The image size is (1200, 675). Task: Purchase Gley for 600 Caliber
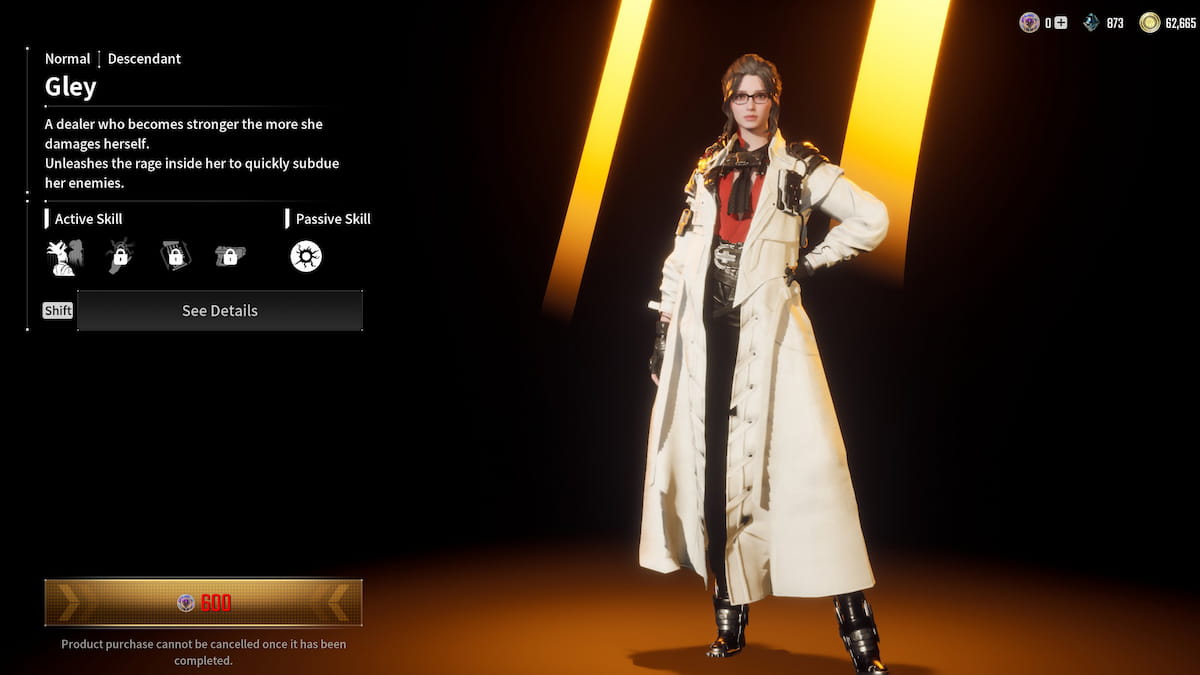point(203,602)
